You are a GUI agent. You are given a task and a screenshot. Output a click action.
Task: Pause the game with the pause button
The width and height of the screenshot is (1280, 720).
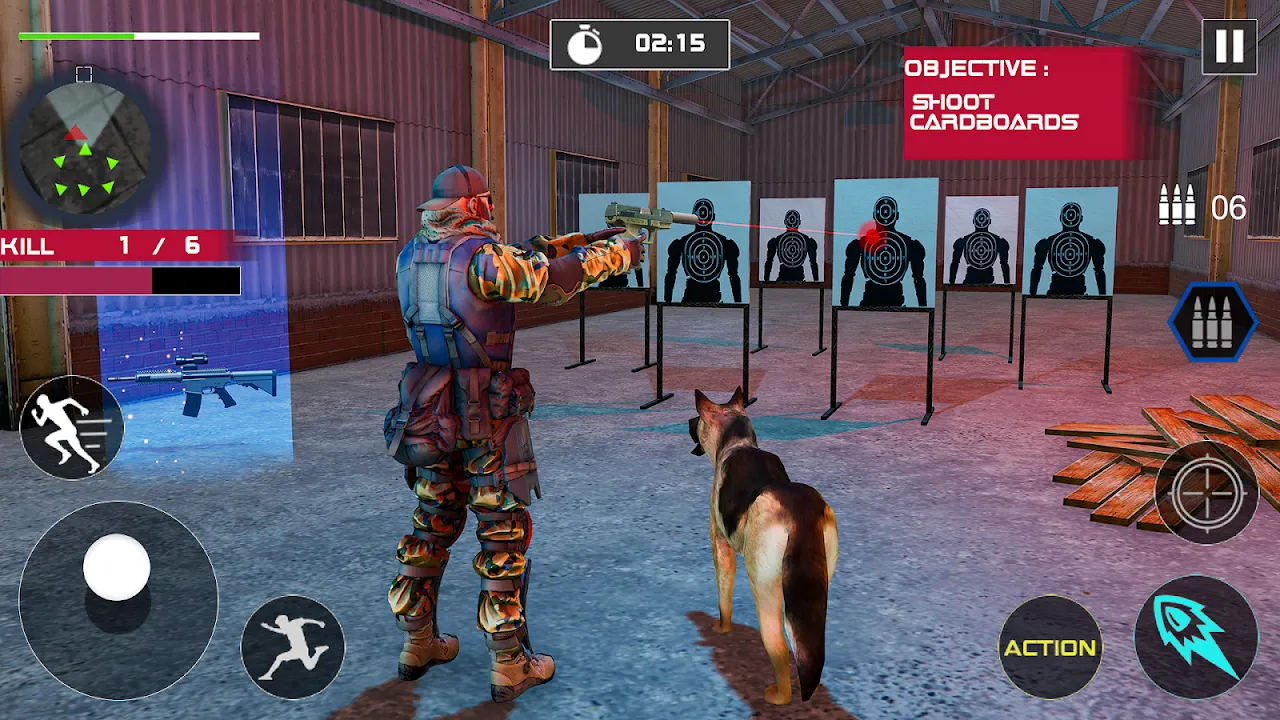1229,46
